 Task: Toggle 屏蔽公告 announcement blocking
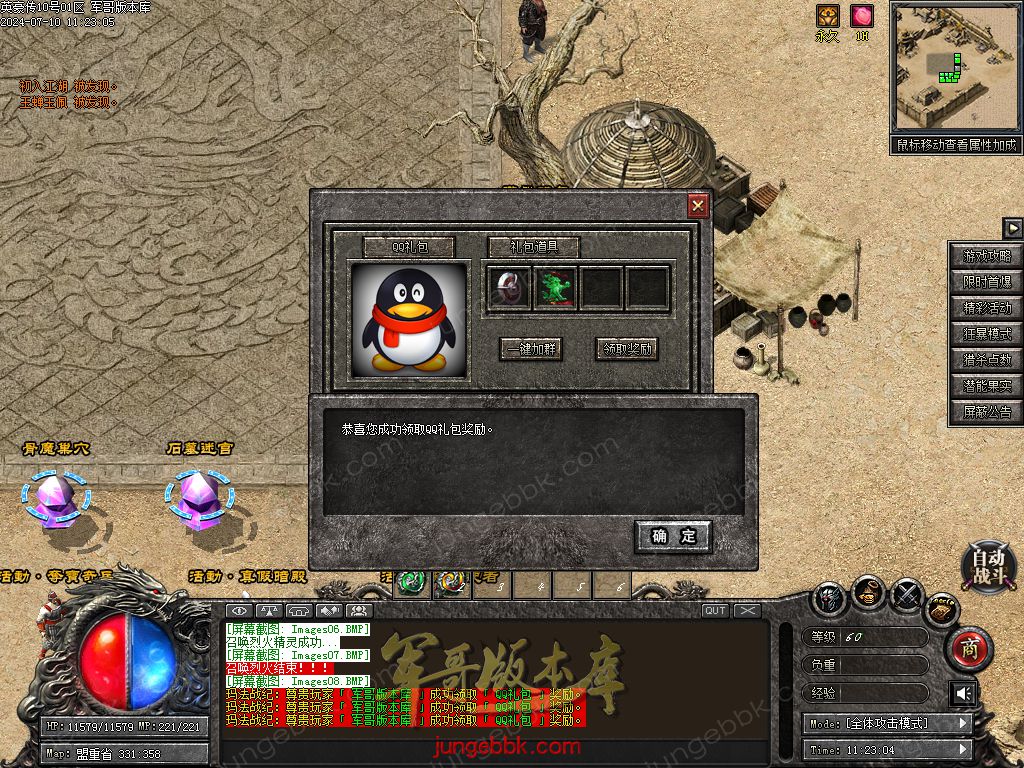986,412
